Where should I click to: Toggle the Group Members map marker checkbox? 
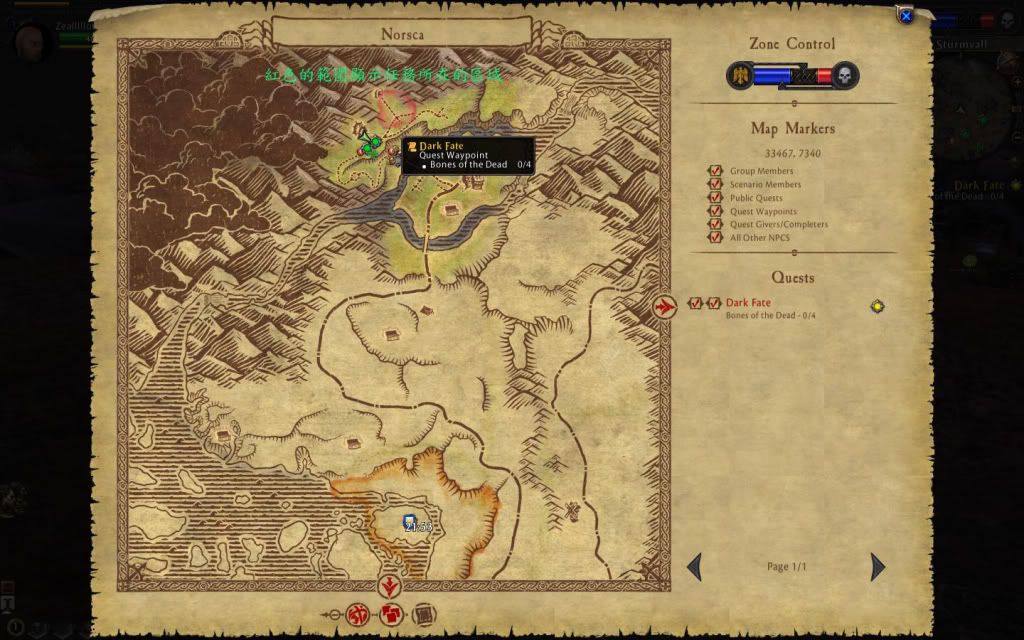tap(715, 171)
